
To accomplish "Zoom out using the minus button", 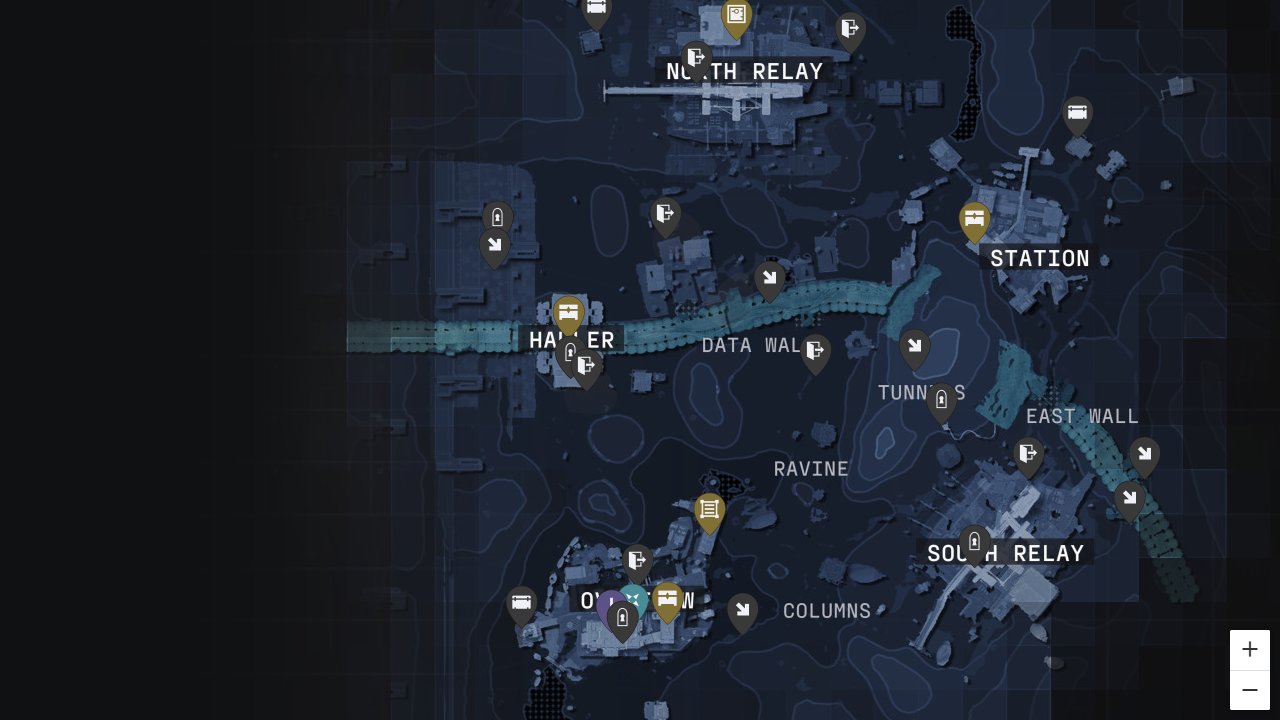I will coord(1250,690).
